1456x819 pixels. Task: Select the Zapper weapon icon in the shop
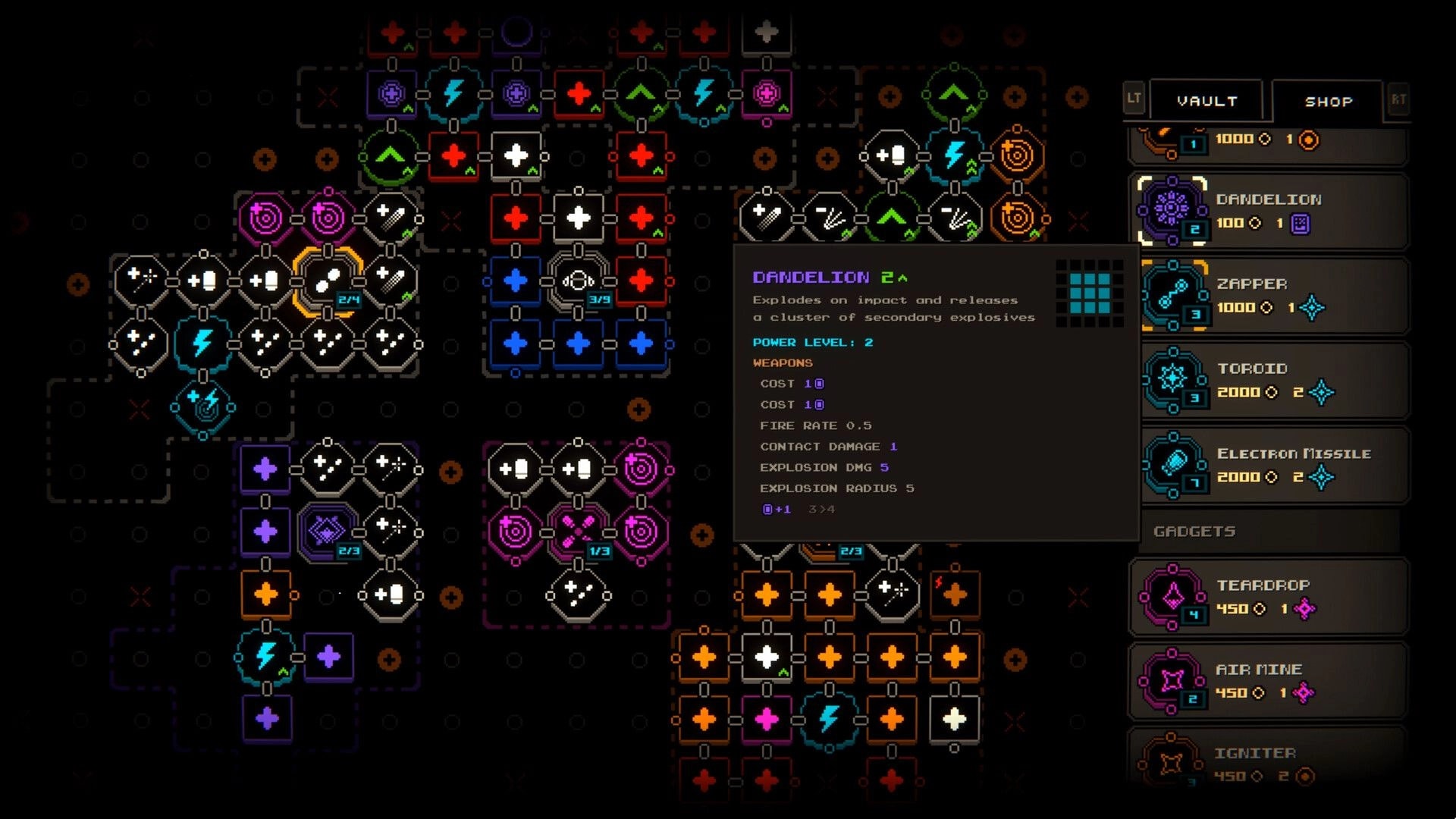point(1172,296)
